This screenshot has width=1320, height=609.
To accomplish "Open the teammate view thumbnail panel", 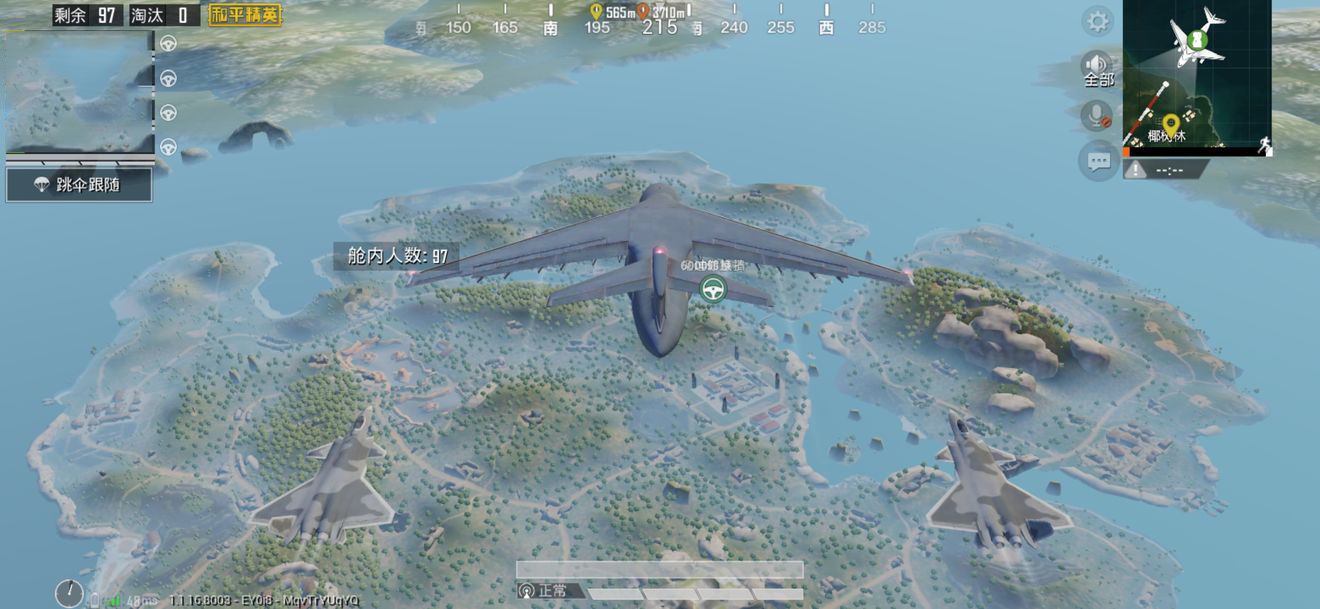I will [x=80, y=92].
